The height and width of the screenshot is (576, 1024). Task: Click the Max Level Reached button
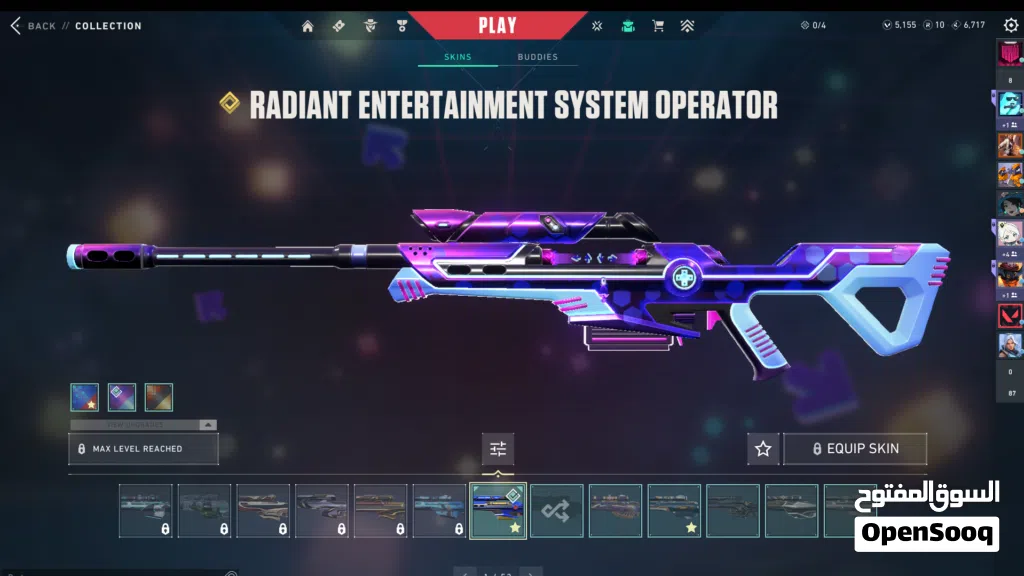coord(143,449)
